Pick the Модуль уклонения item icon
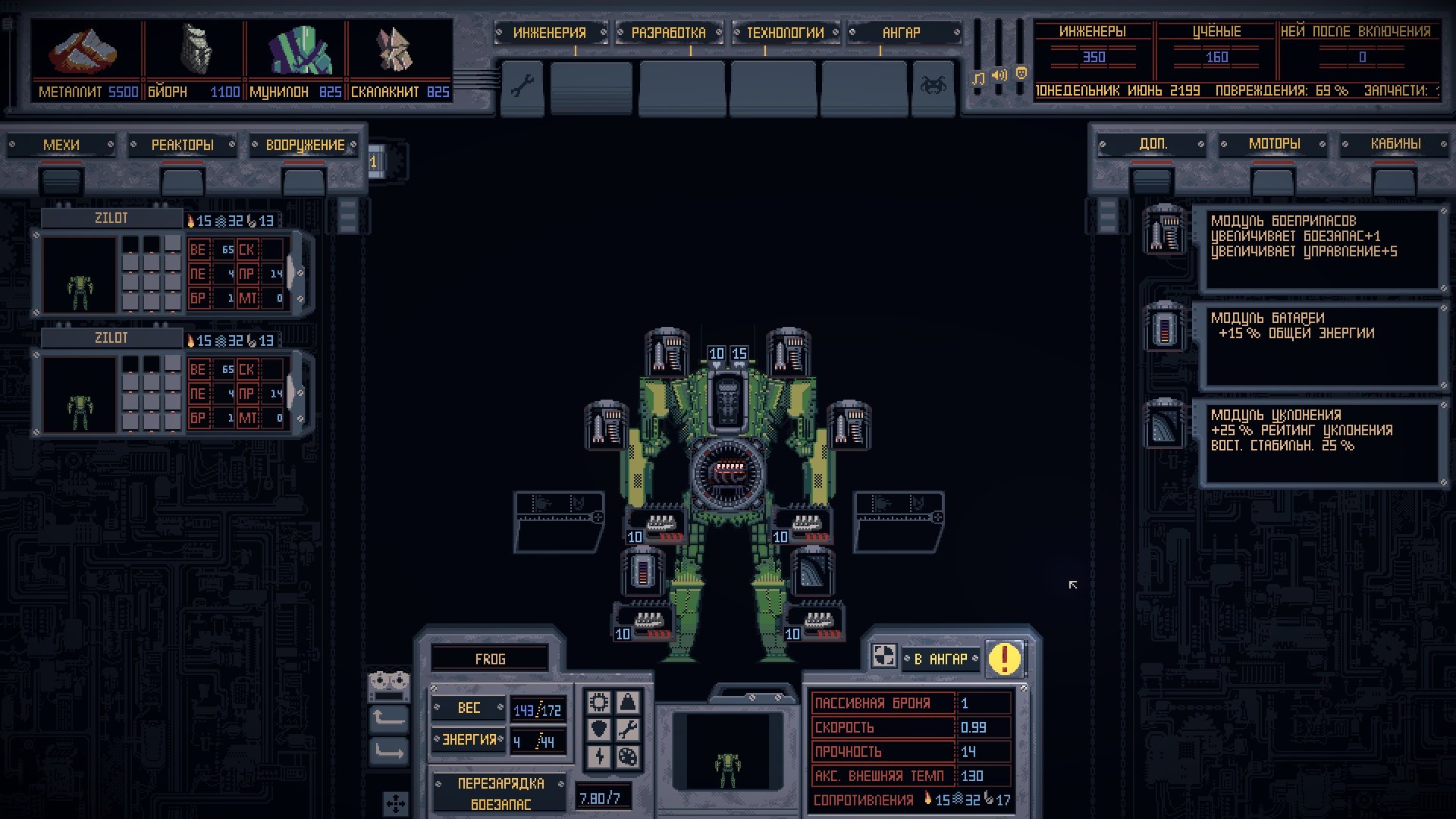Viewport: 1456px width, 819px height. point(1164,425)
